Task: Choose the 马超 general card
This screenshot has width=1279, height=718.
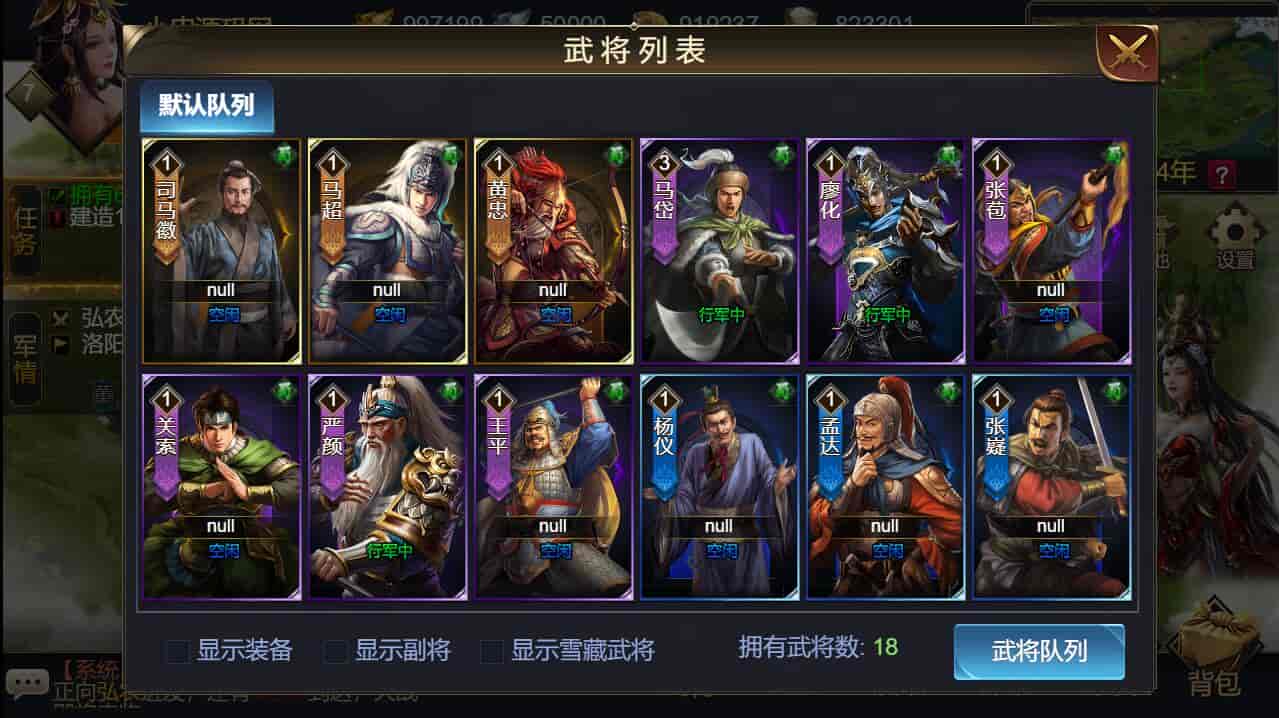Action: click(387, 251)
